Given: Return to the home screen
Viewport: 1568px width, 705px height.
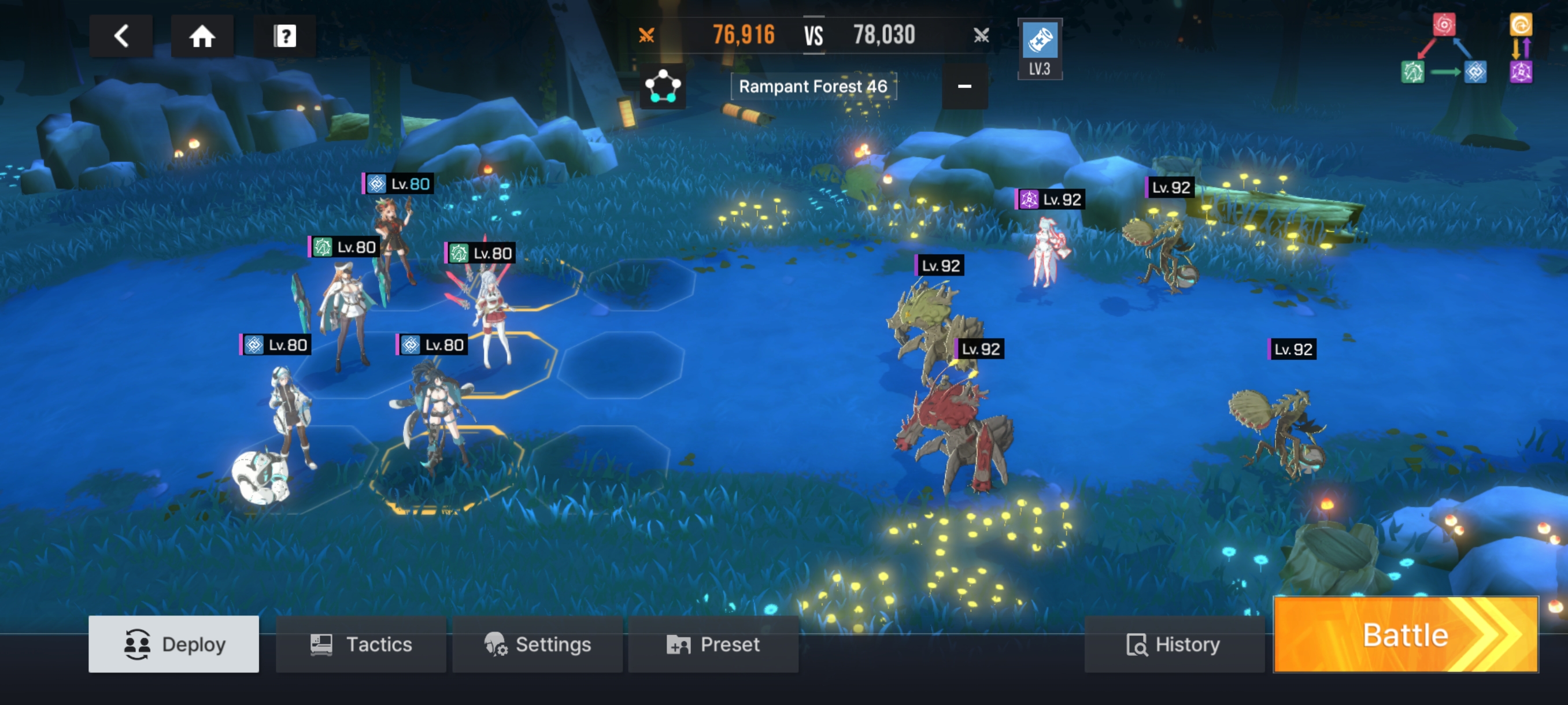Looking at the screenshot, I should 202,36.
